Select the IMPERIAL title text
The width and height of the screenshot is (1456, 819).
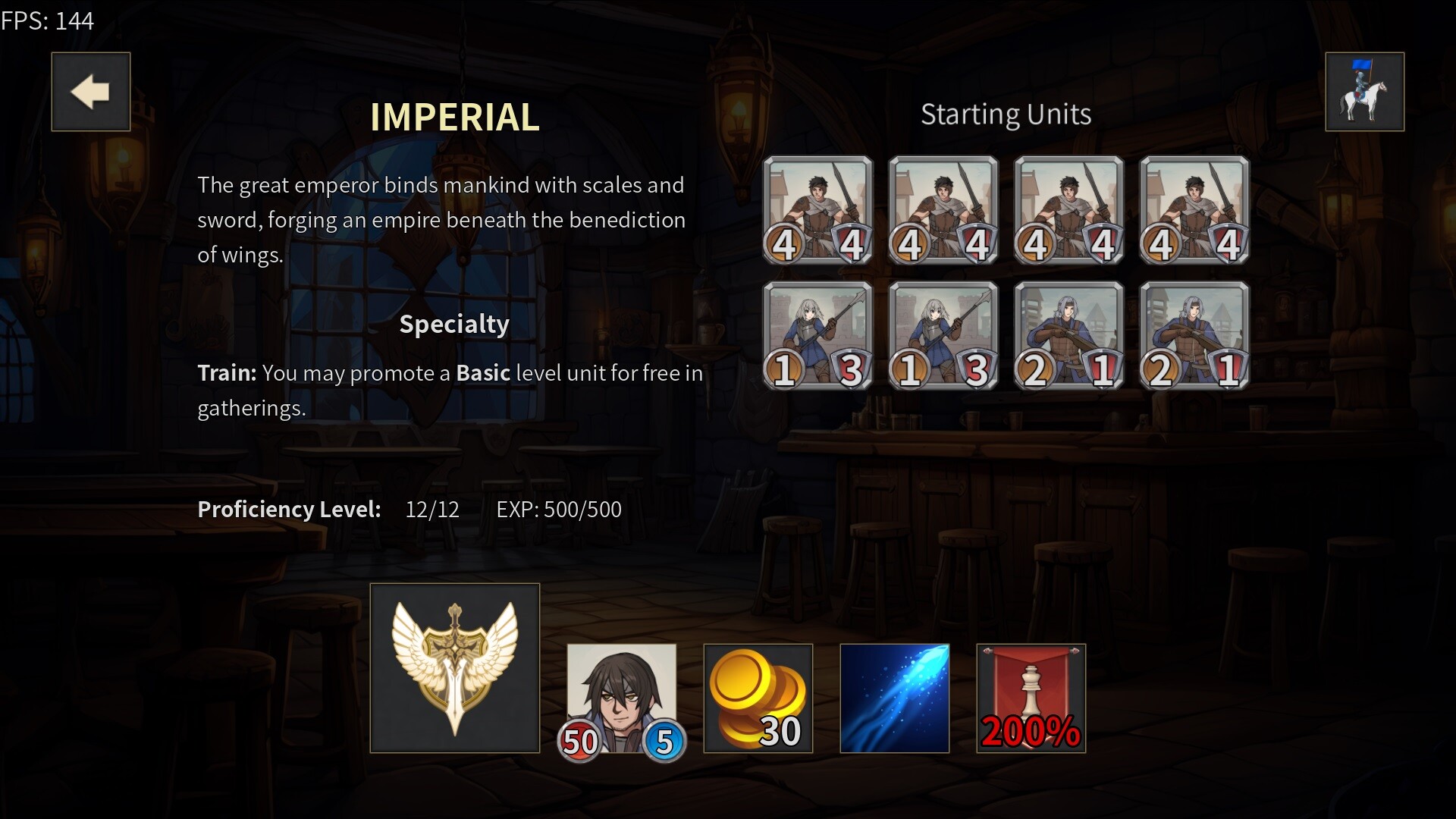454,118
